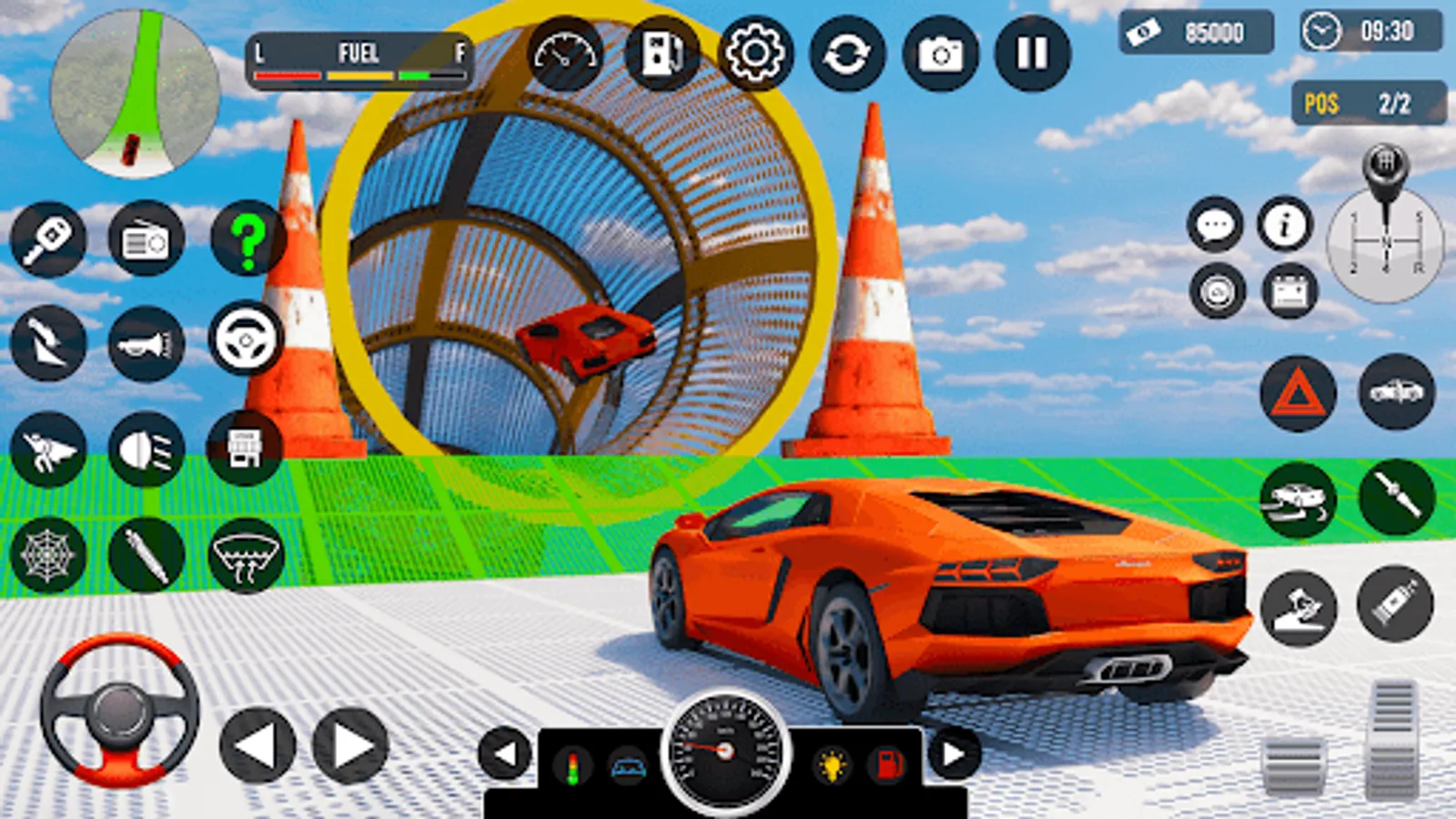Hit the circular arrows reset button

(x=846, y=54)
